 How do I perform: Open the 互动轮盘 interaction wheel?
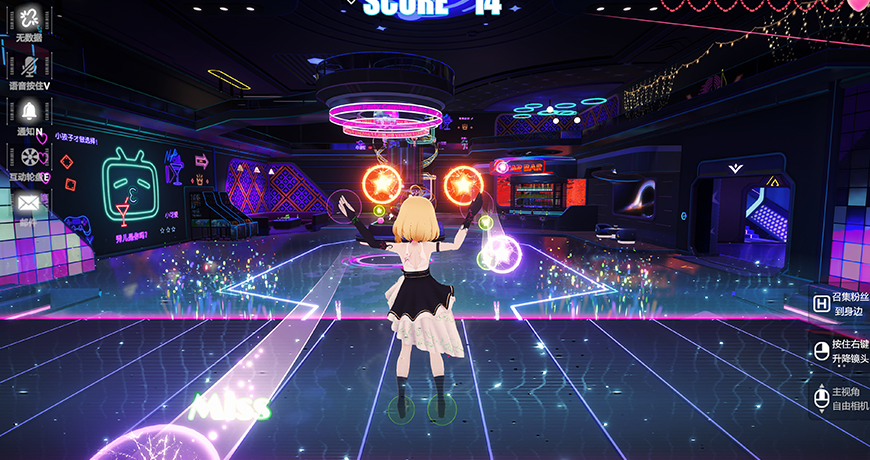(x=28, y=156)
